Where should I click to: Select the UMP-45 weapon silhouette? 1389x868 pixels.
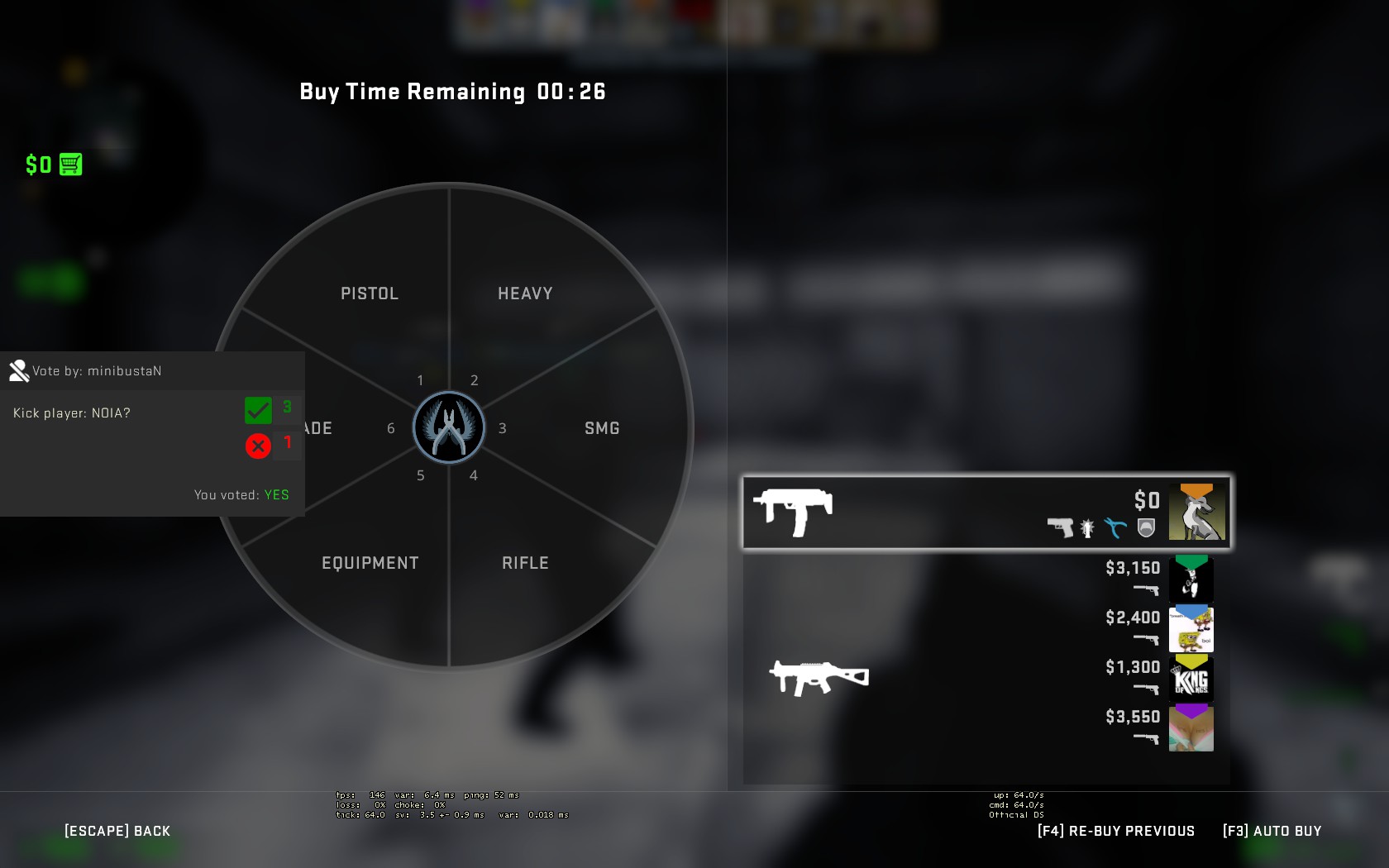(x=819, y=676)
